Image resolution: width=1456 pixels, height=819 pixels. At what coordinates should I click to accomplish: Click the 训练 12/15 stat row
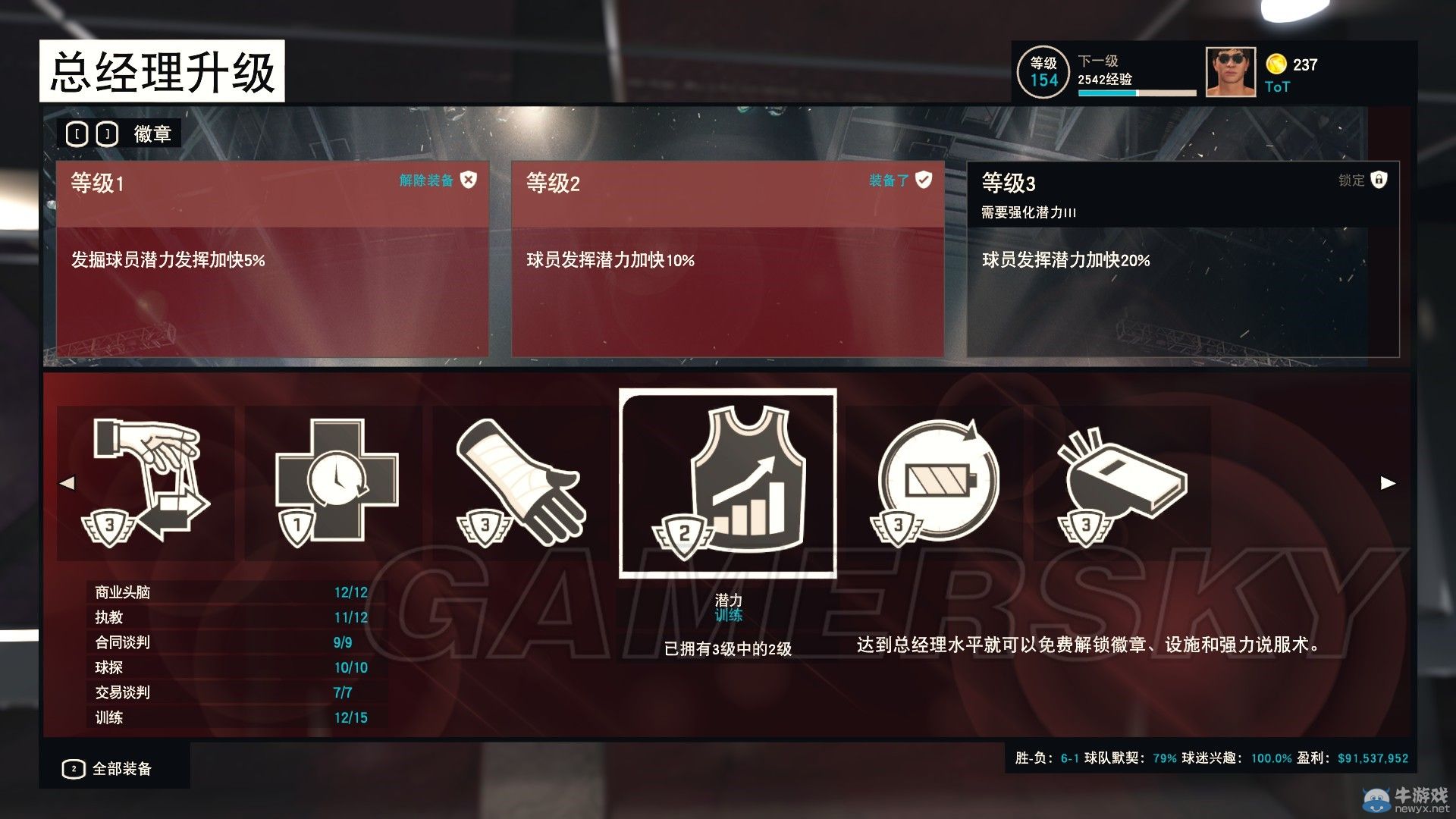coord(227,717)
